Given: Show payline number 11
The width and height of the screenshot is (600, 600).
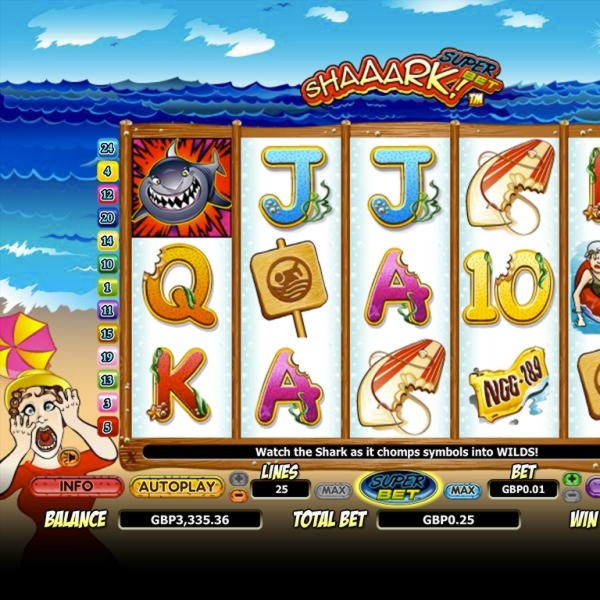Looking at the screenshot, I should 107,310.
